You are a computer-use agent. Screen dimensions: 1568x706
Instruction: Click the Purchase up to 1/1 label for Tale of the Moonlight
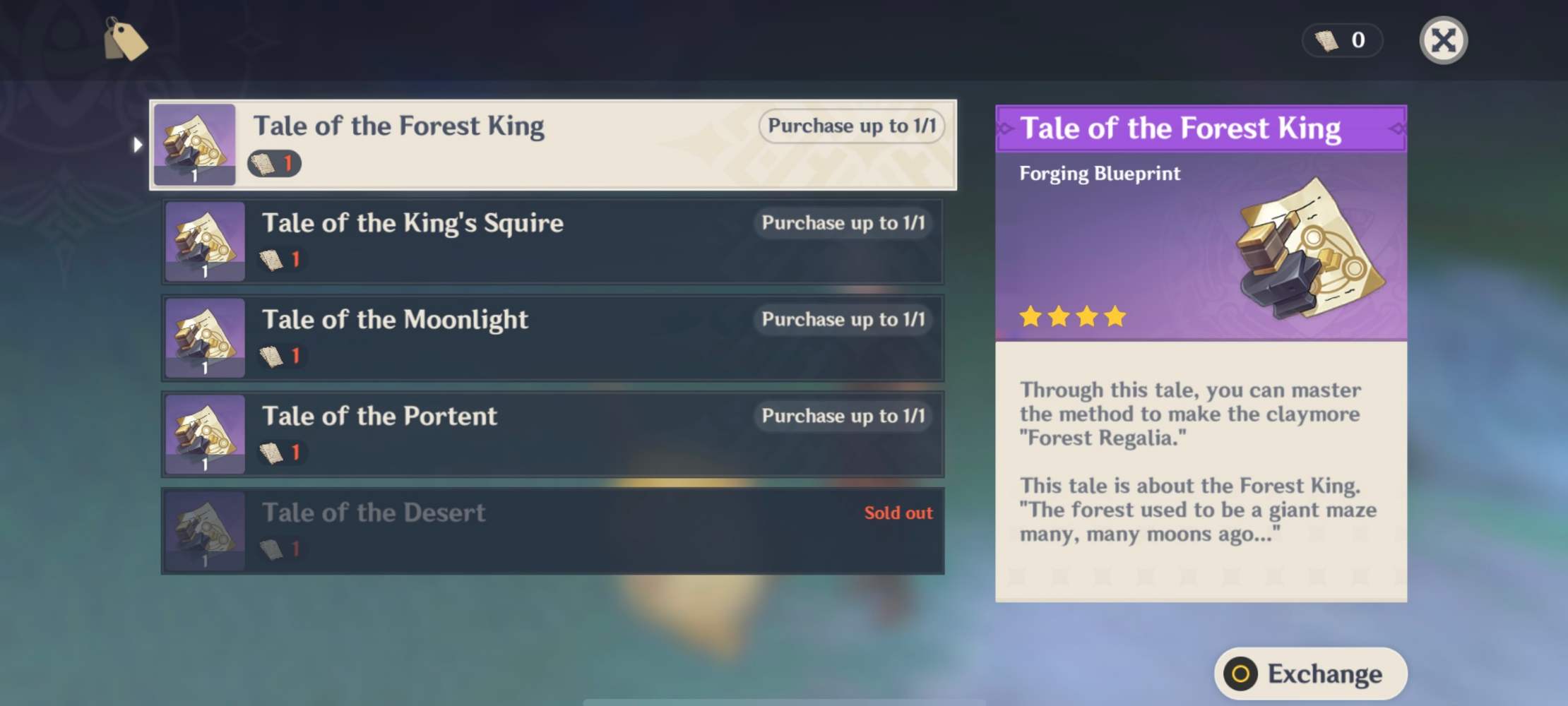[843, 319]
